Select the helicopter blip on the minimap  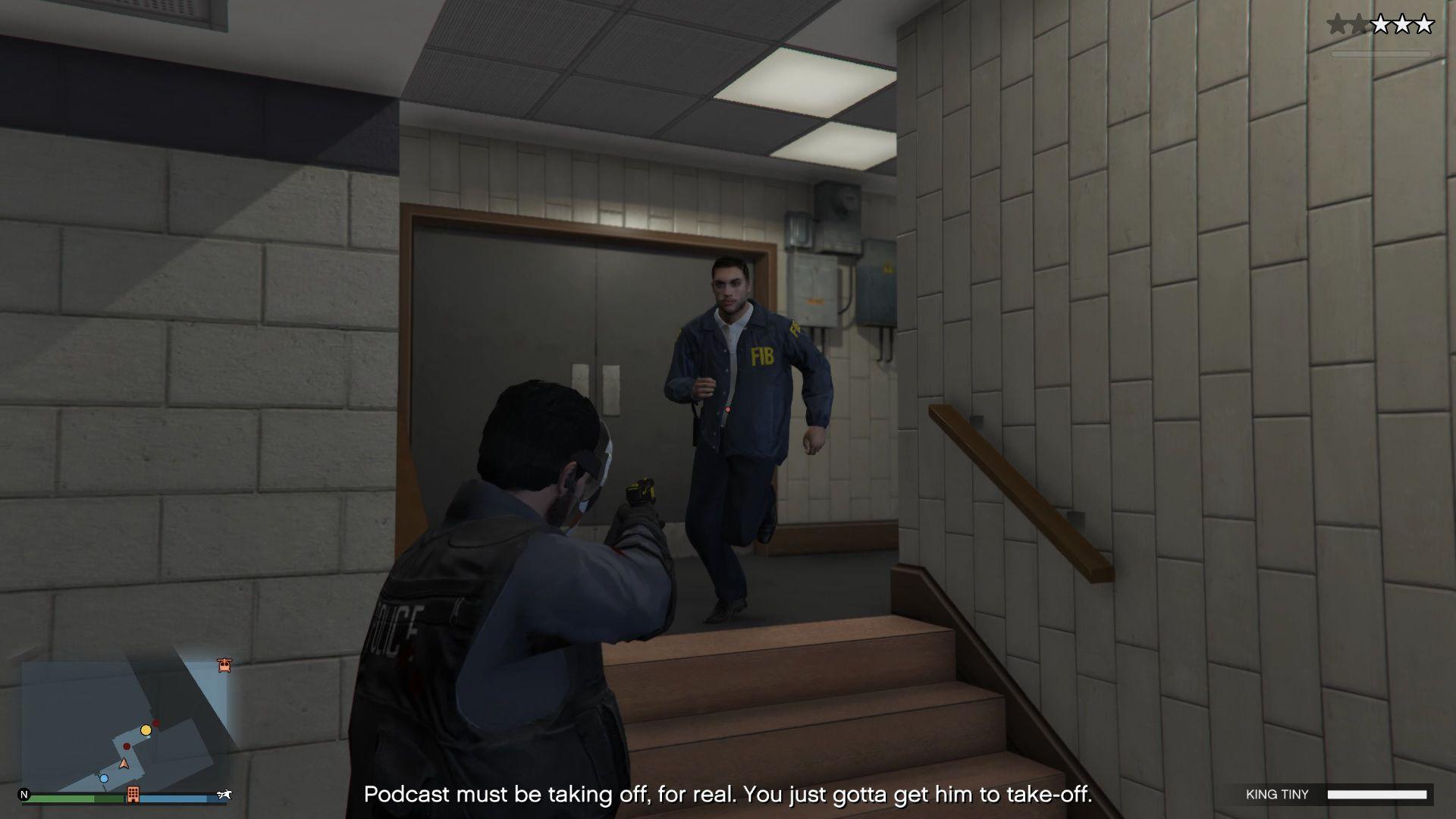pos(224,665)
